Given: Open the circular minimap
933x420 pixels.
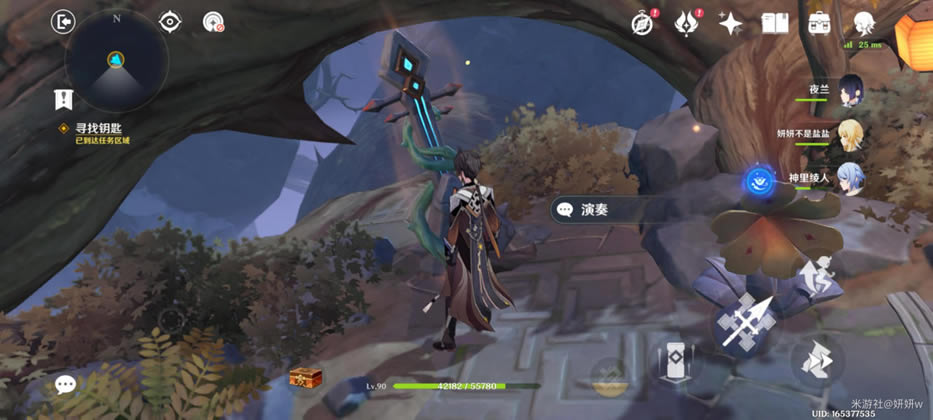Looking at the screenshot, I should (x=116, y=62).
